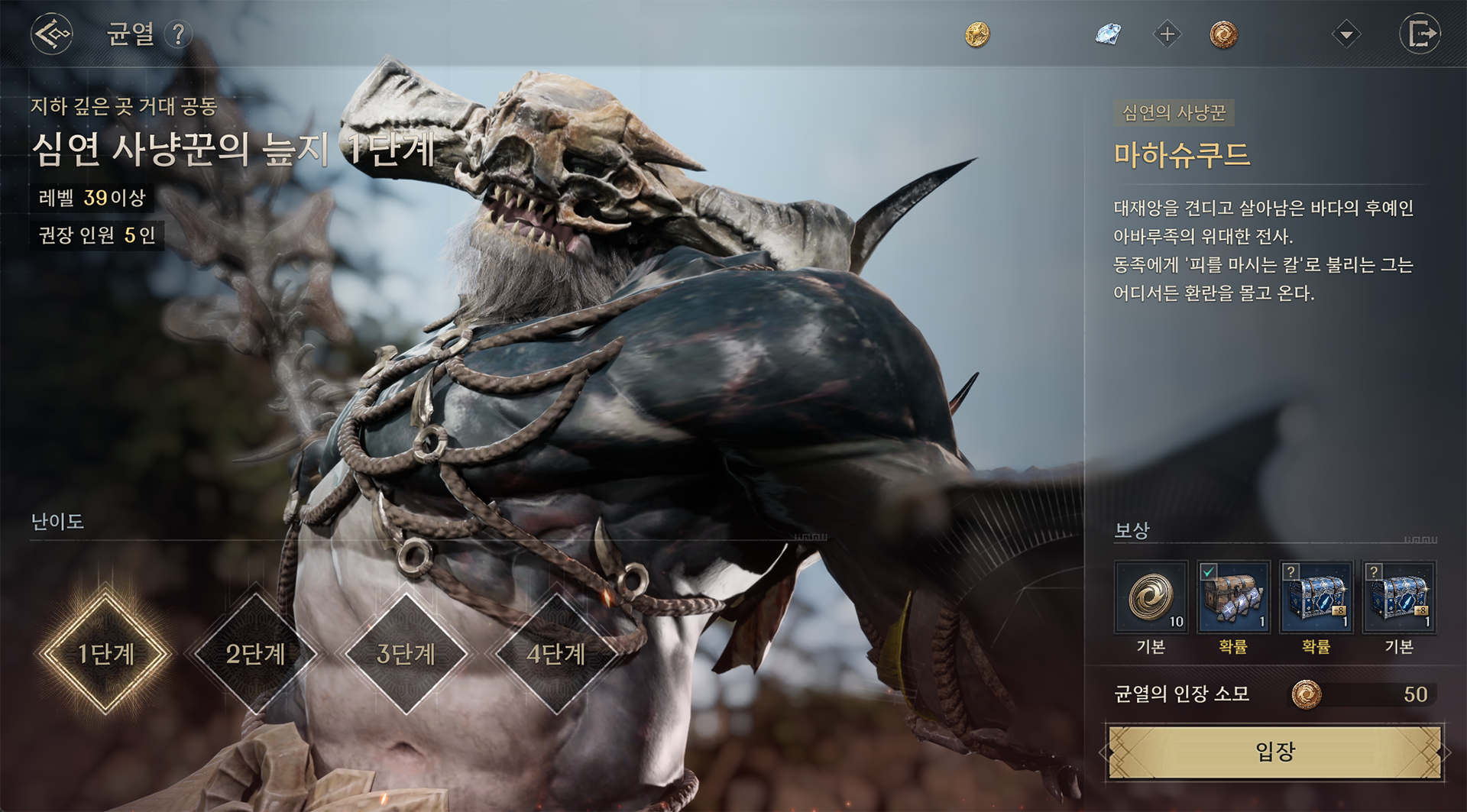Switch to 3단계 difficulty

[406, 654]
